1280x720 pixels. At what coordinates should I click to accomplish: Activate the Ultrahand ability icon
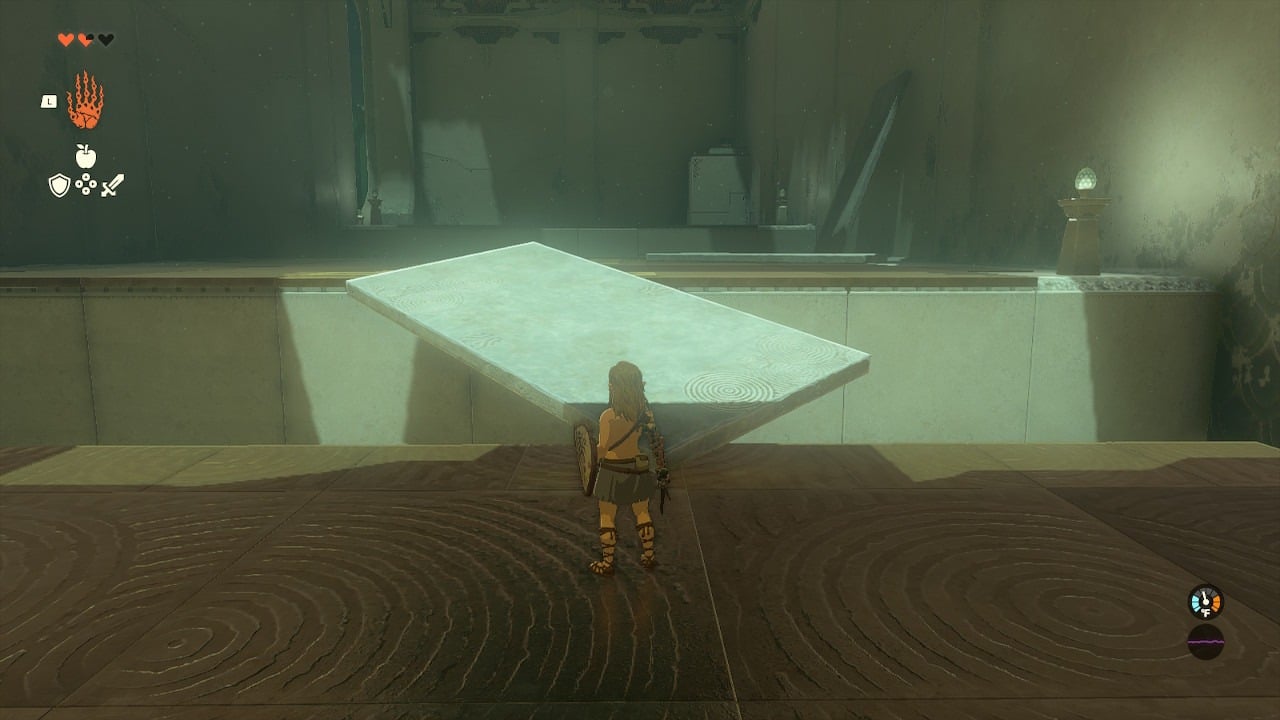[x=85, y=101]
